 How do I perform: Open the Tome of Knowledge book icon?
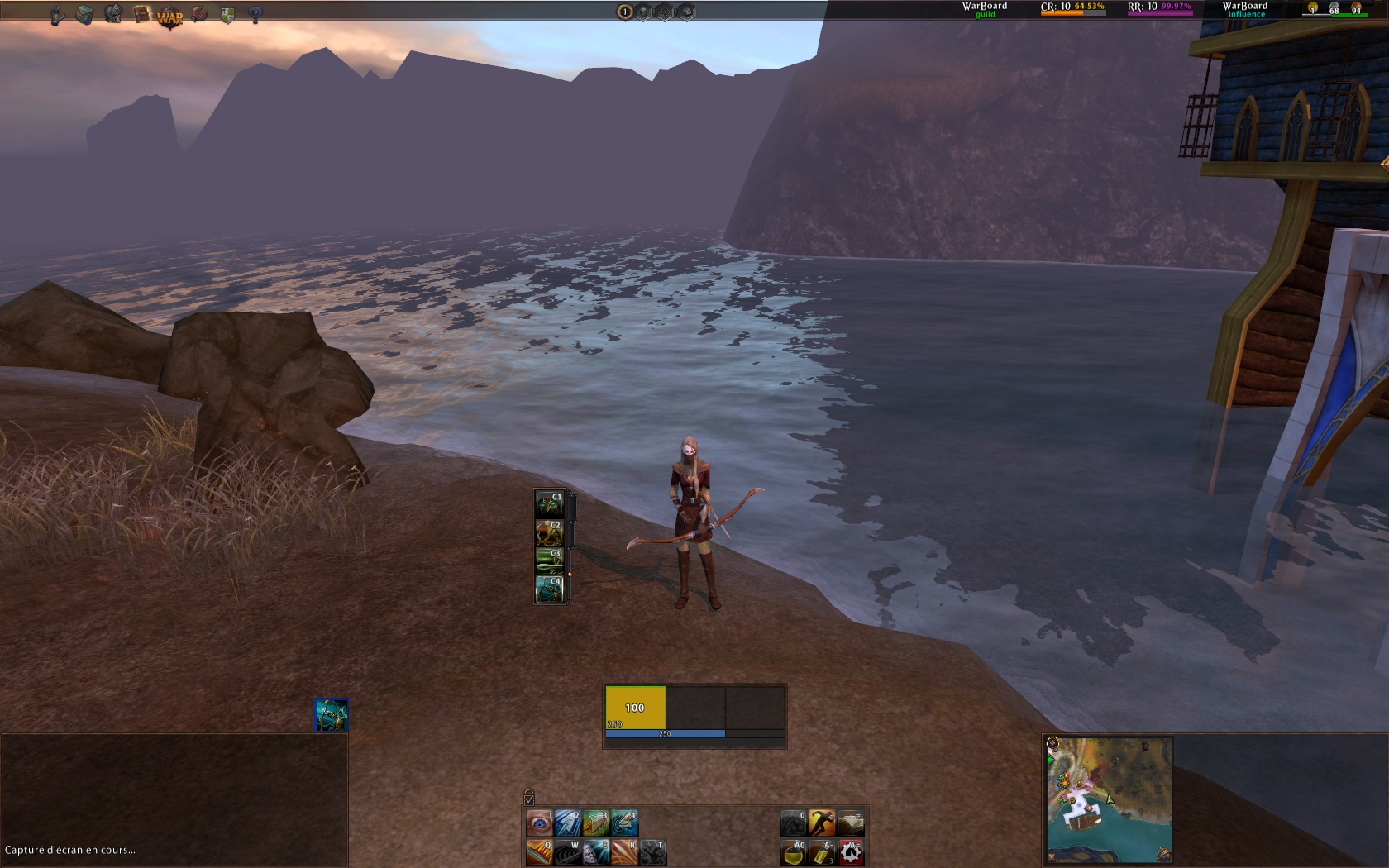[x=141, y=15]
